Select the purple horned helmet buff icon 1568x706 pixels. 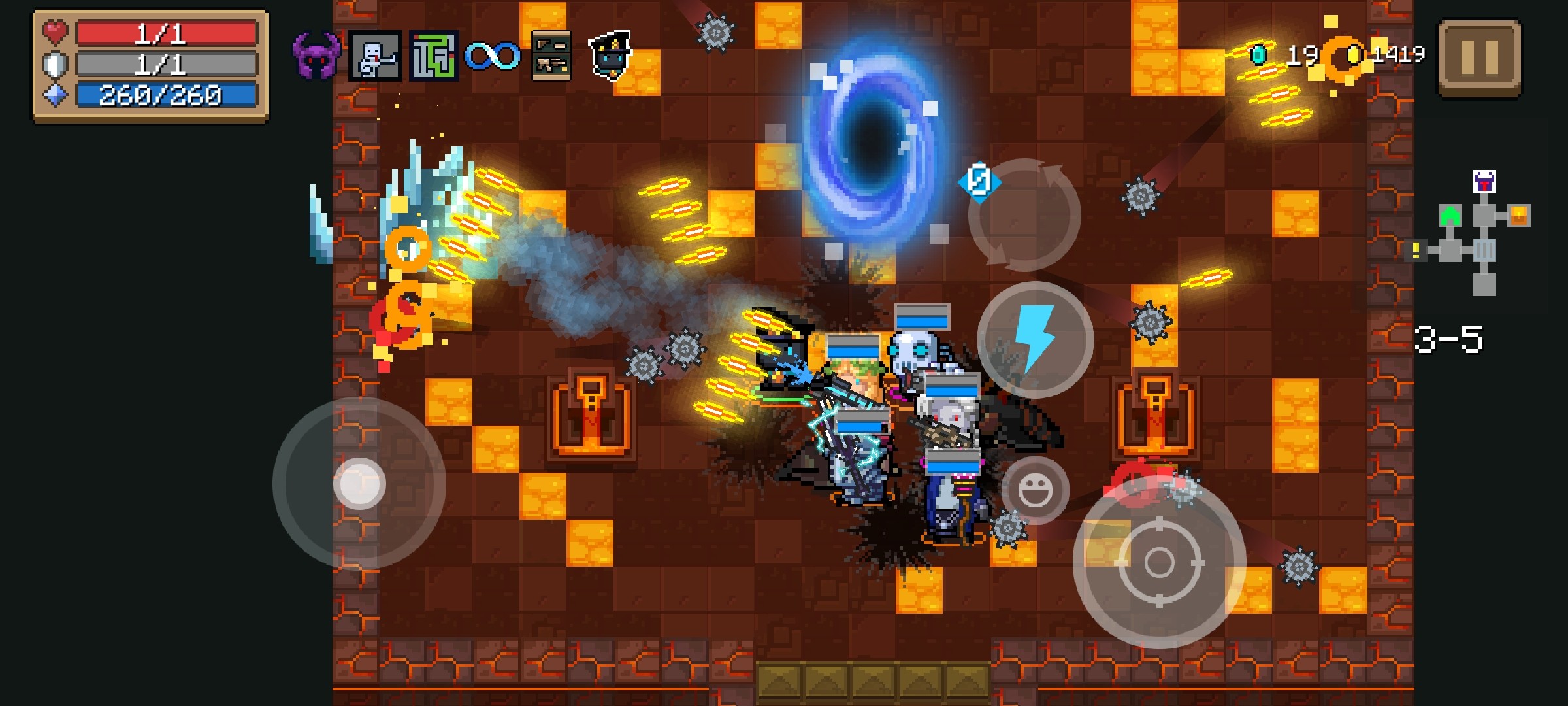click(316, 56)
